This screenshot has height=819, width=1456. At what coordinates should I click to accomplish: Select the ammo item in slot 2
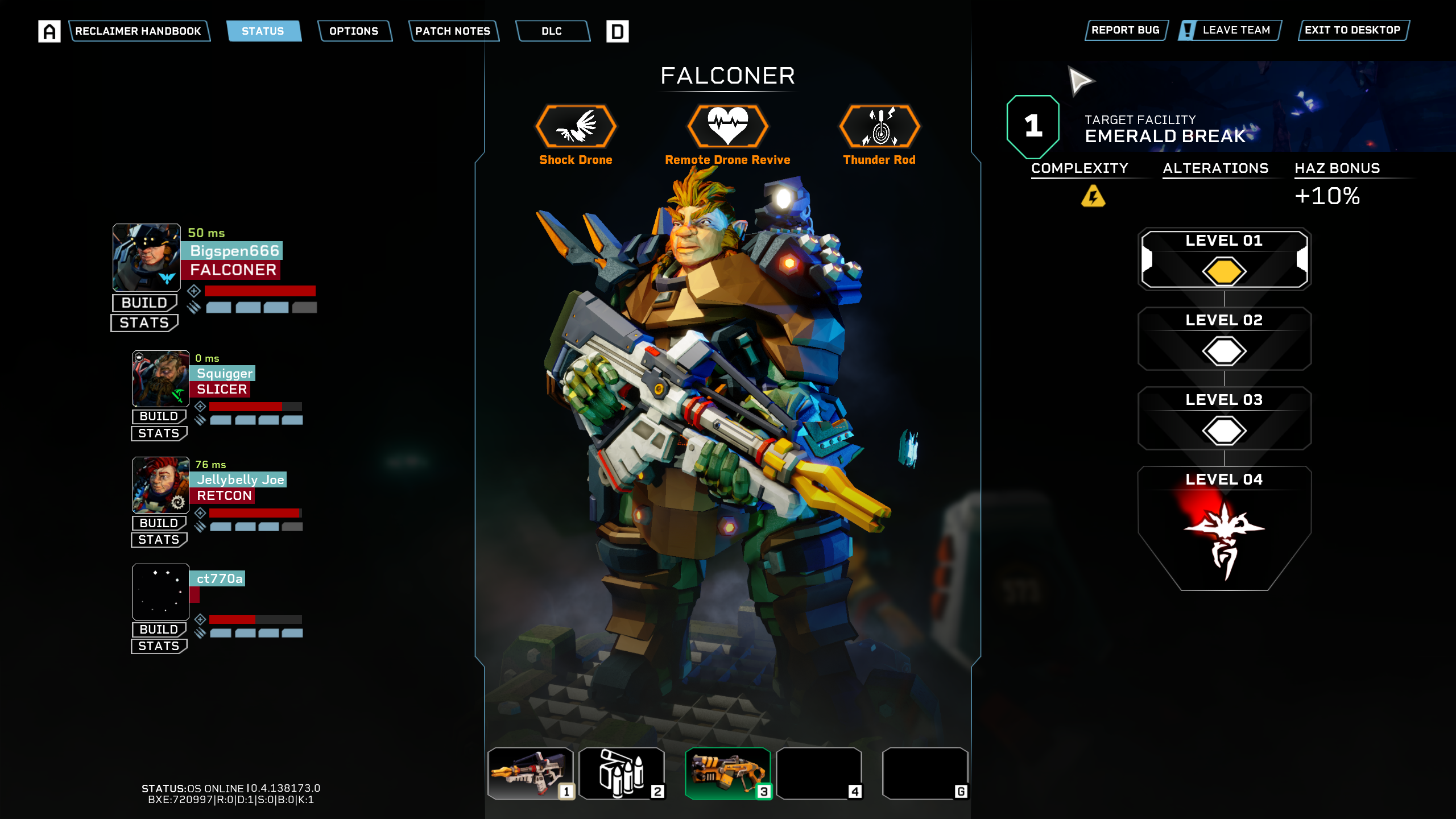coord(621,773)
